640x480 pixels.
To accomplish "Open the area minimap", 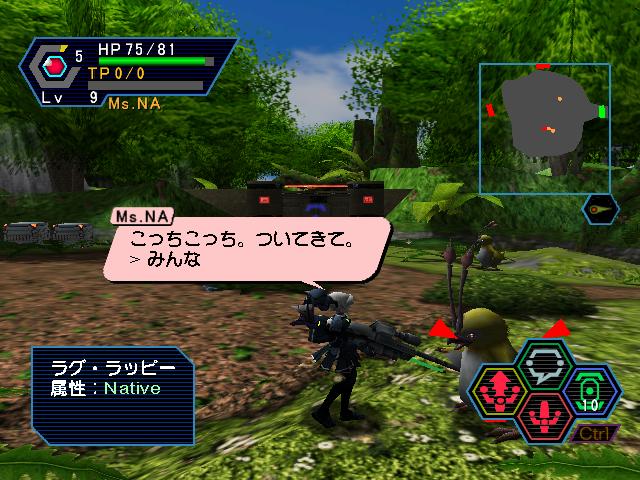I will coord(544,128).
